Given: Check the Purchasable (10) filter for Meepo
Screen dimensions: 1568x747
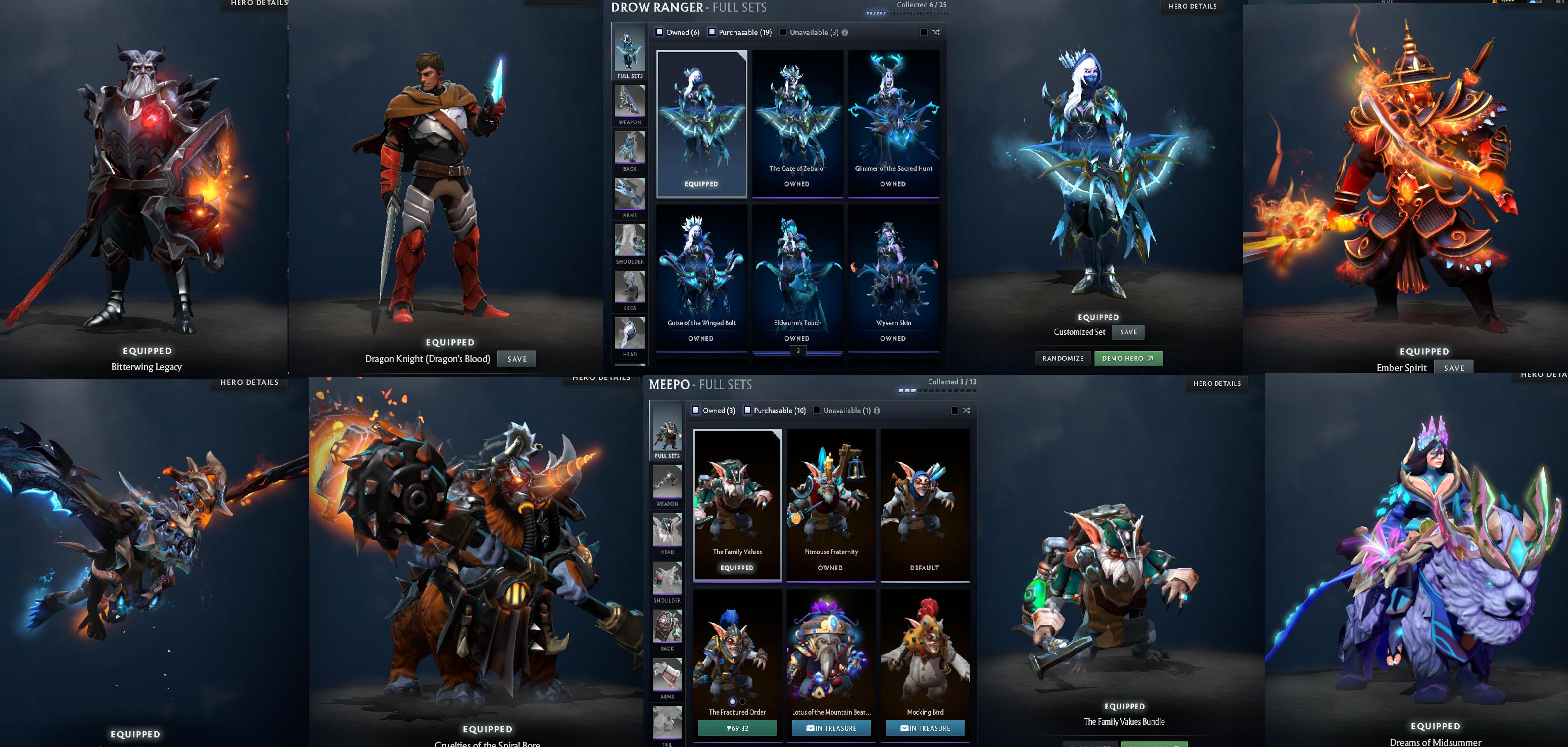Looking at the screenshot, I should point(748,411).
